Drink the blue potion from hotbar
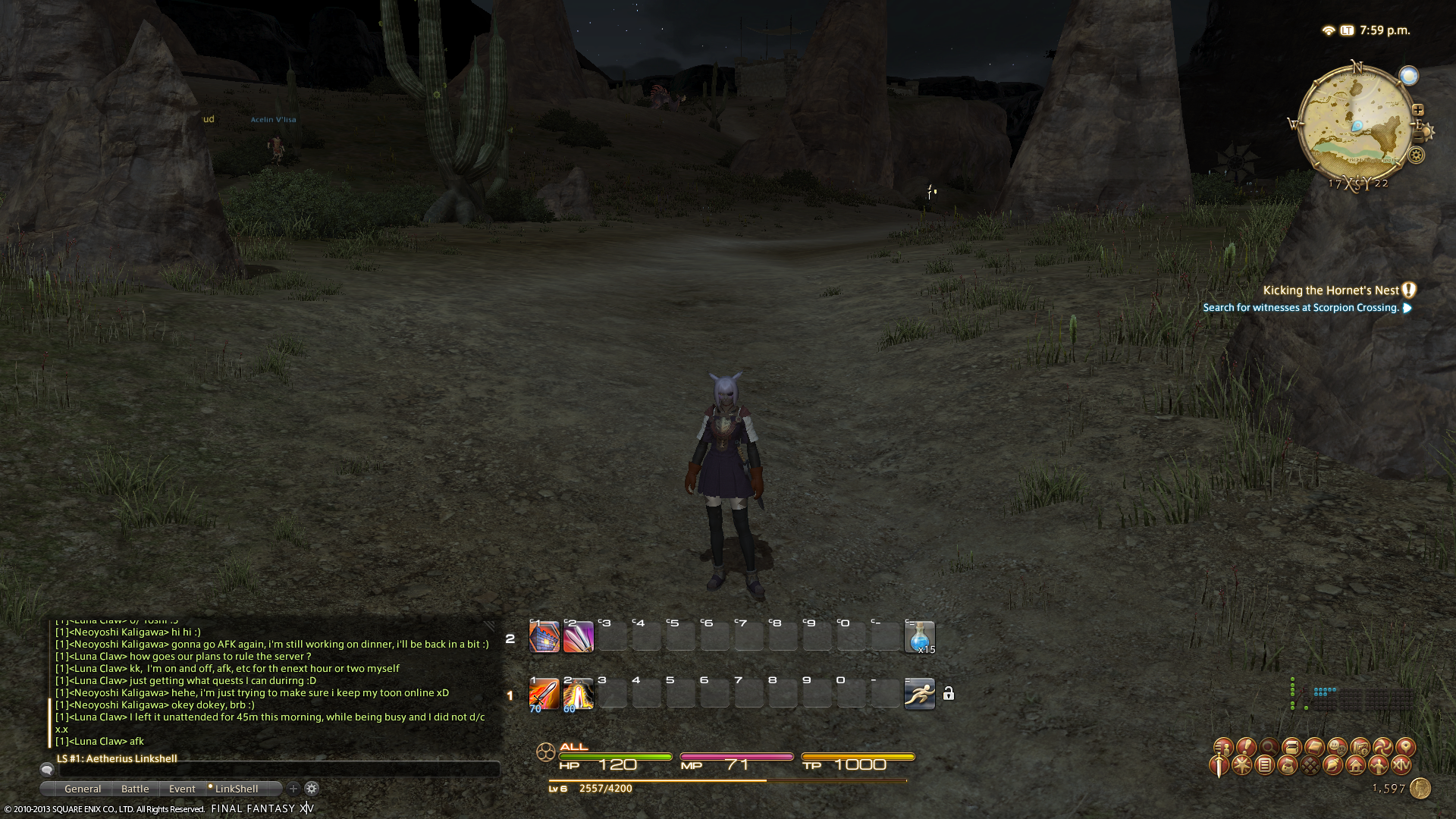Viewport: 1456px width, 819px height. [919, 637]
